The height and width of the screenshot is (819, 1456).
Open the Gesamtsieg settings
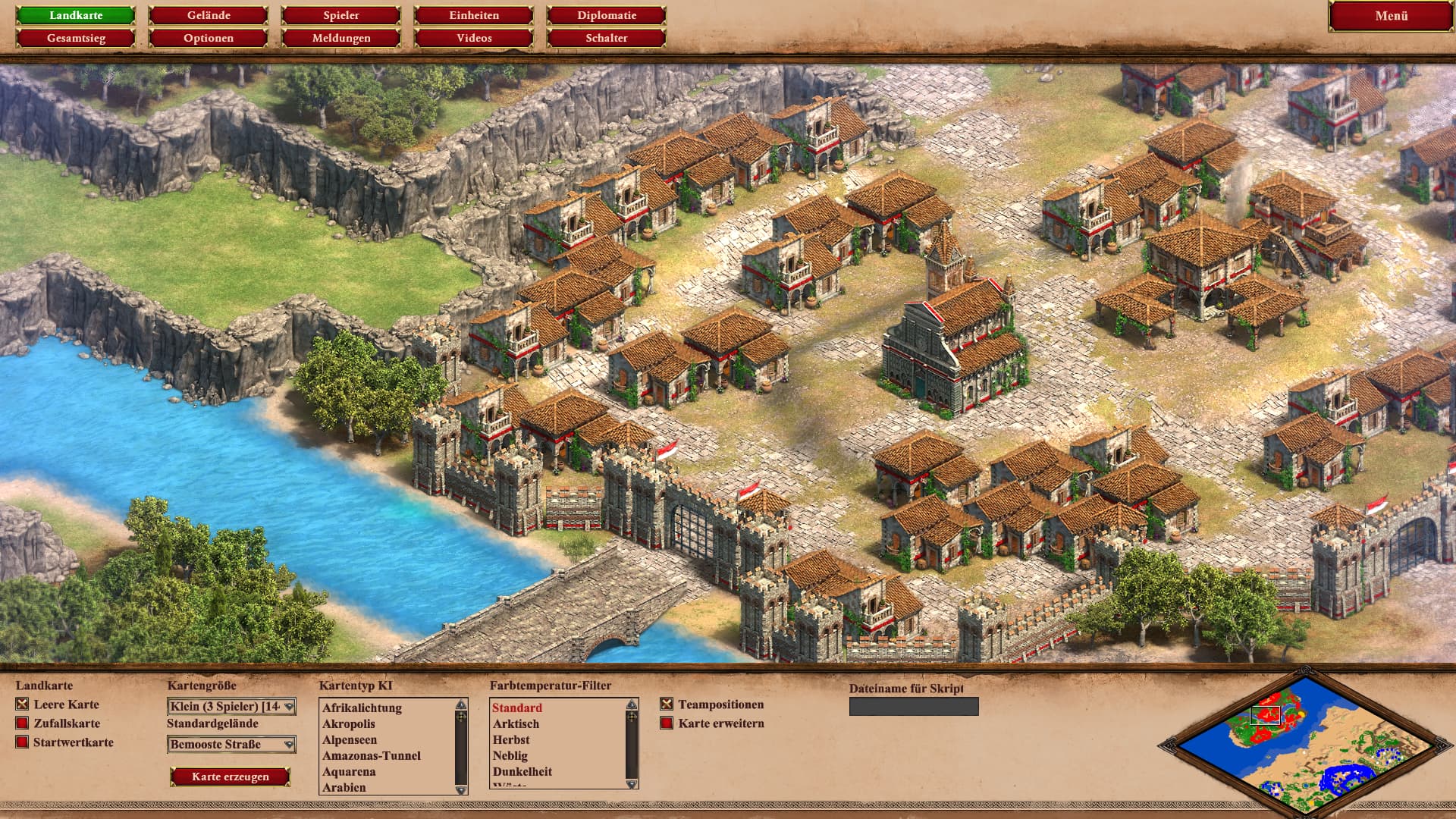point(76,38)
